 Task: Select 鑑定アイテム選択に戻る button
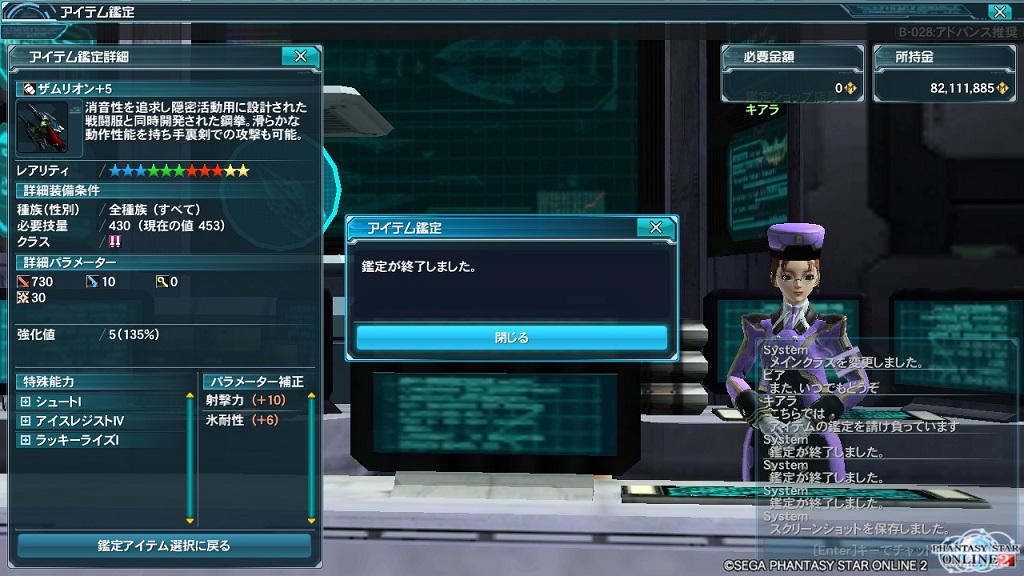(x=164, y=546)
